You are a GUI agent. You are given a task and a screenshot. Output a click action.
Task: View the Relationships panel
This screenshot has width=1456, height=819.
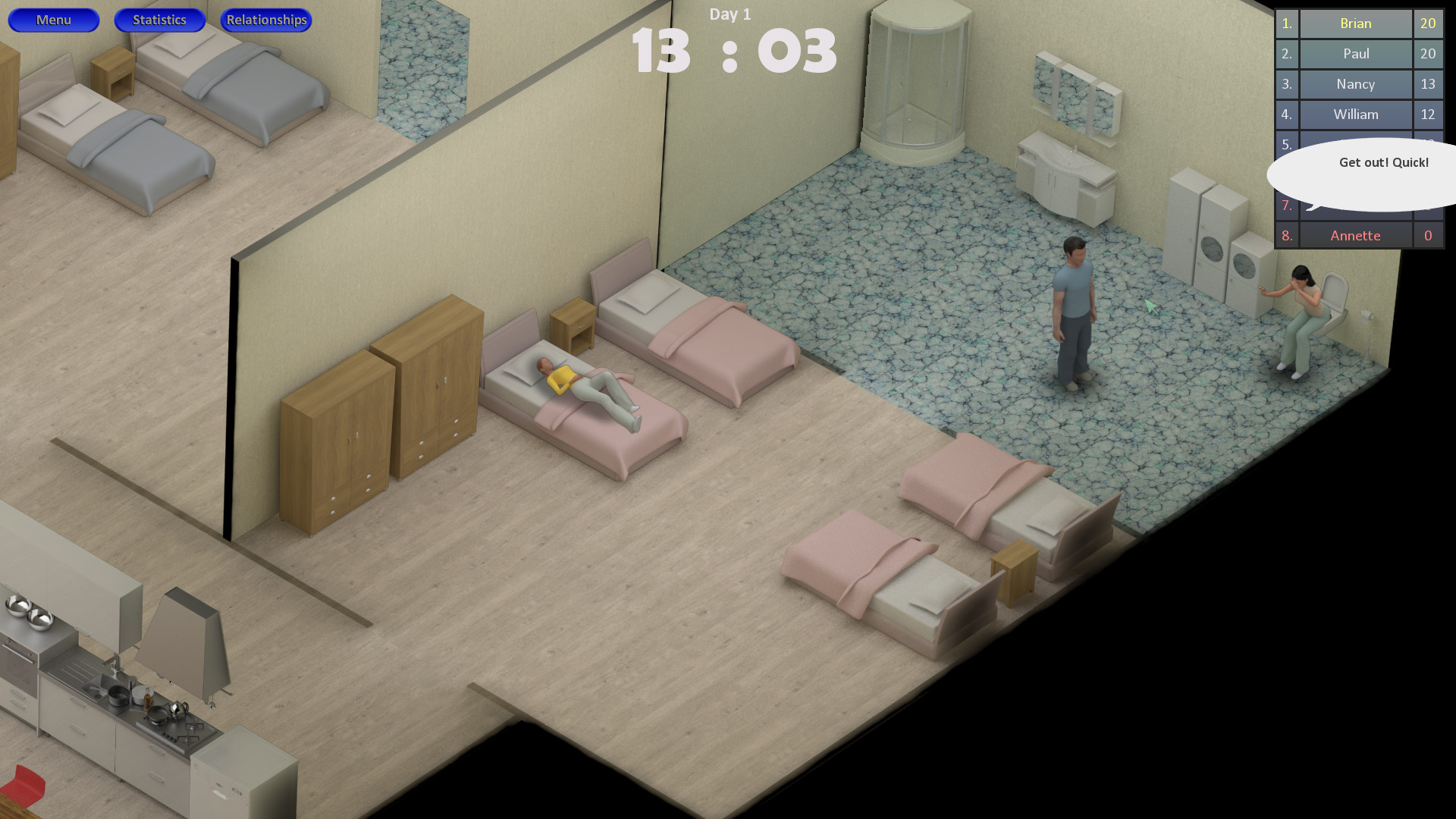pos(265,20)
